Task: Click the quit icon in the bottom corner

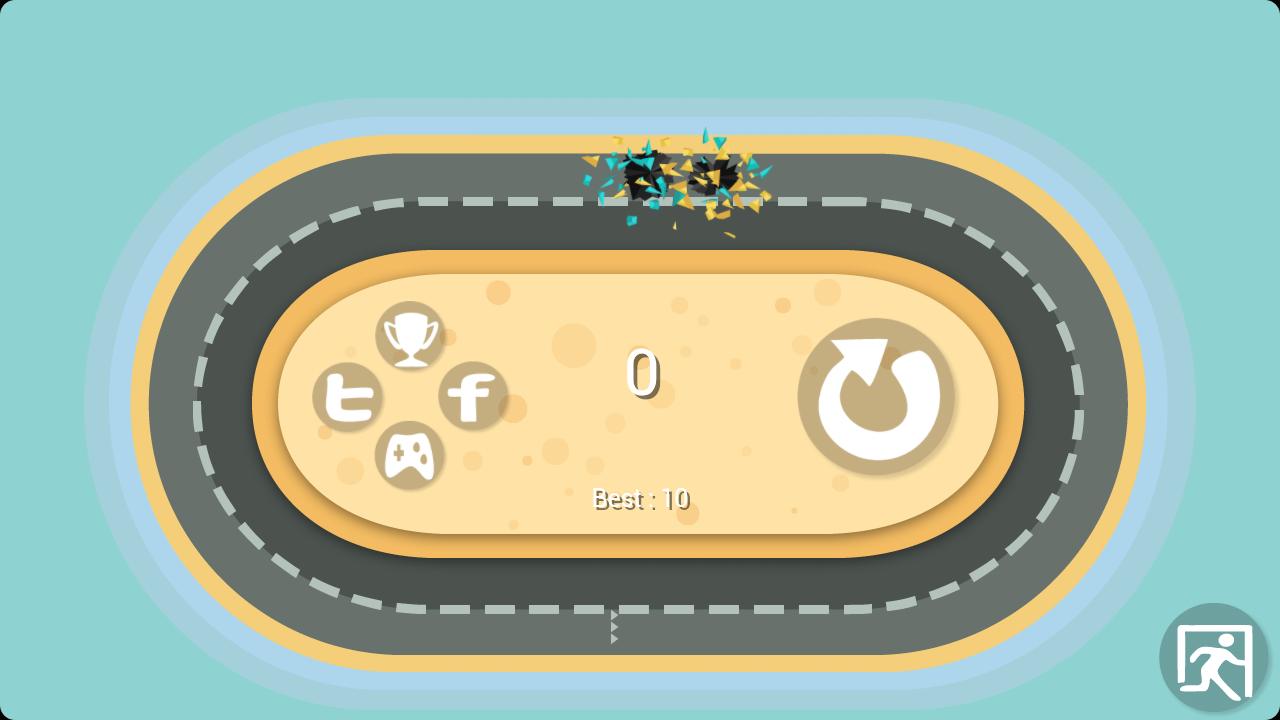Action: [x=1216, y=657]
